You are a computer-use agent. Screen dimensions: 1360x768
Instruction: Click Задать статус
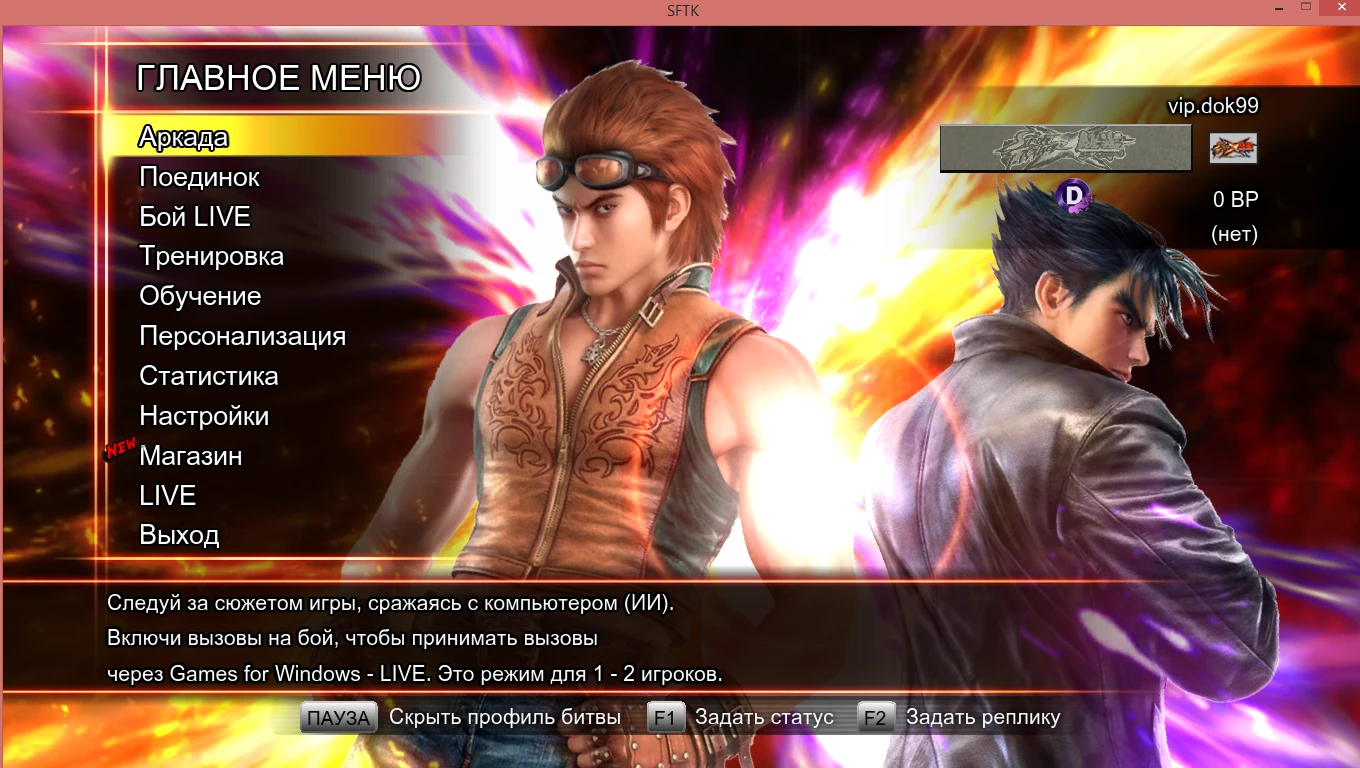(765, 717)
